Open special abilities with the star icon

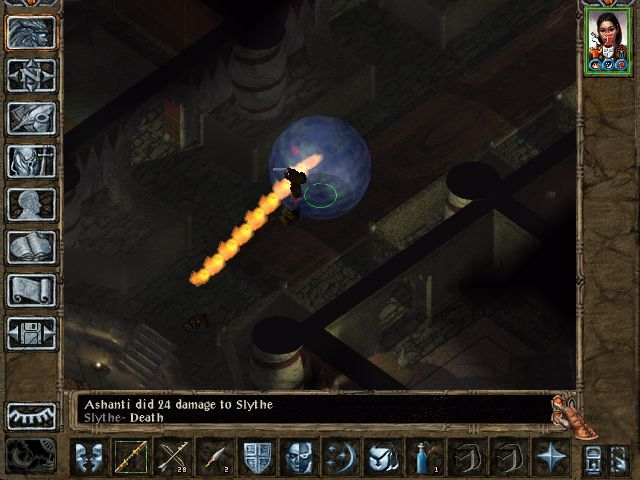click(551, 457)
